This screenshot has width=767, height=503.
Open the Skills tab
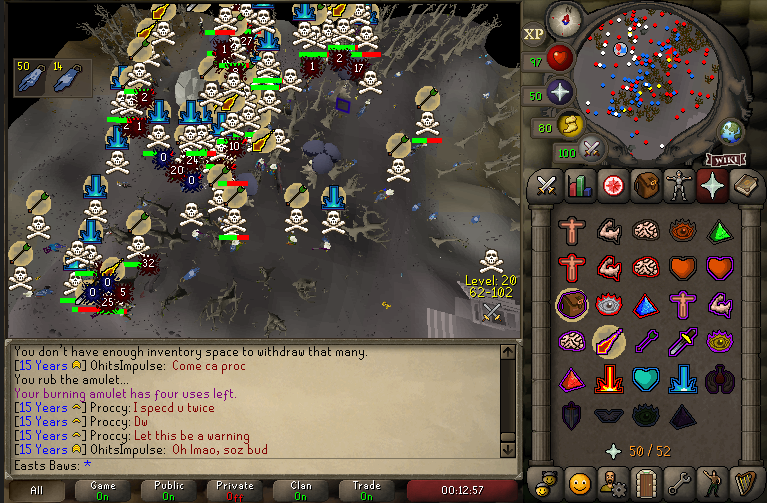click(580, 185)
